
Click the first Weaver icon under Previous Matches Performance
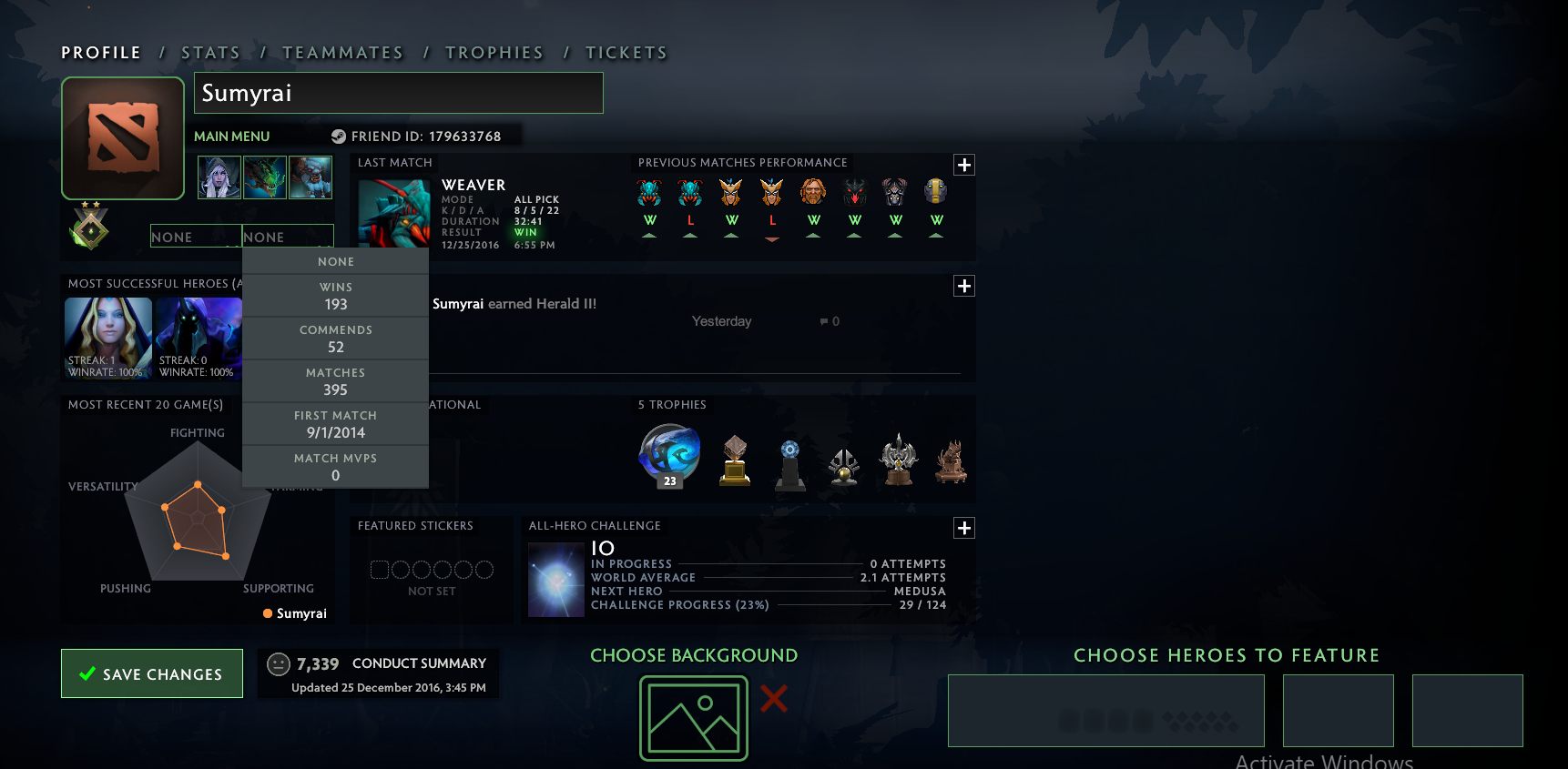pos(649,191)
